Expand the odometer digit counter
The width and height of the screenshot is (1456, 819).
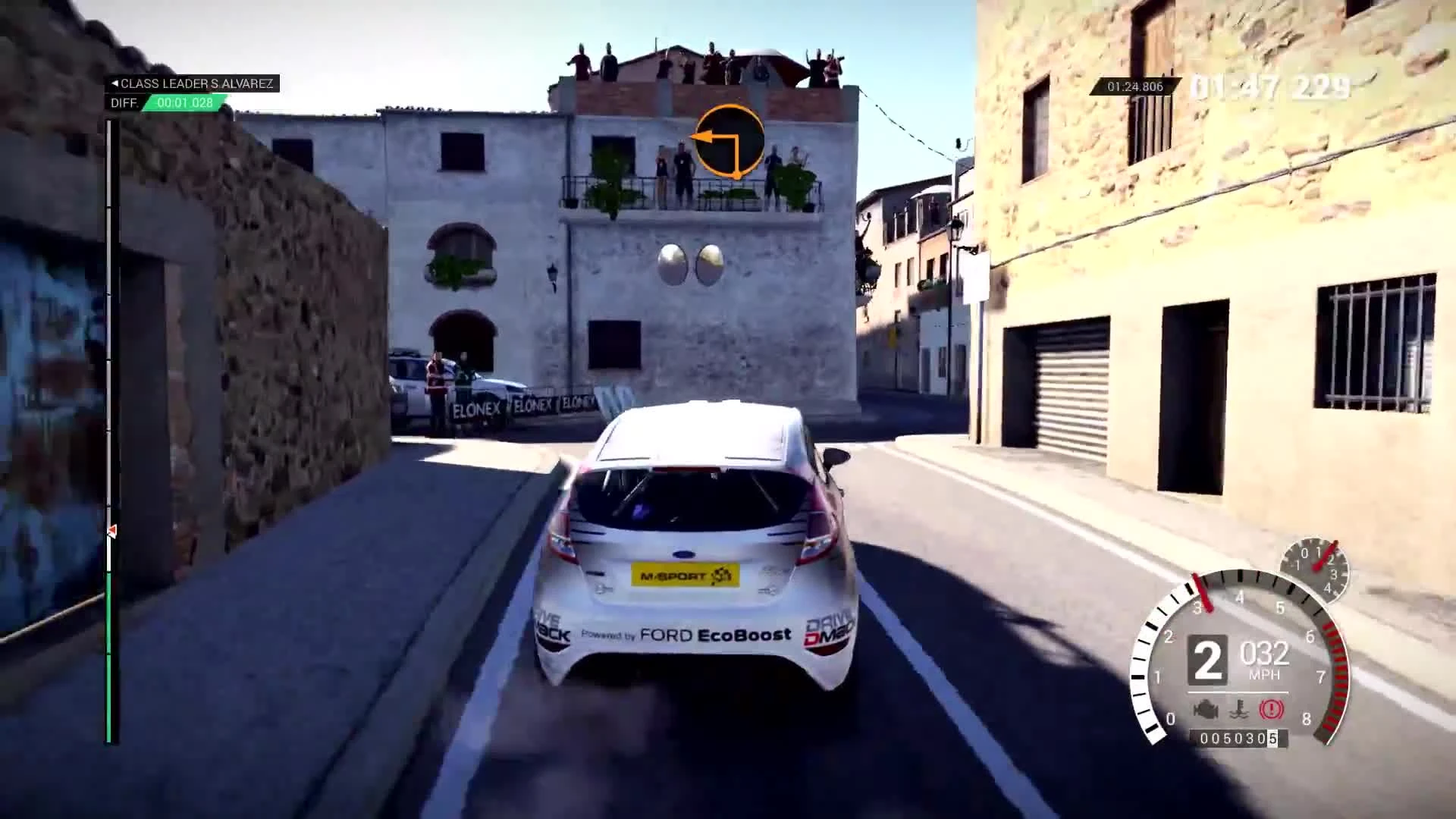coord(1238,738)
